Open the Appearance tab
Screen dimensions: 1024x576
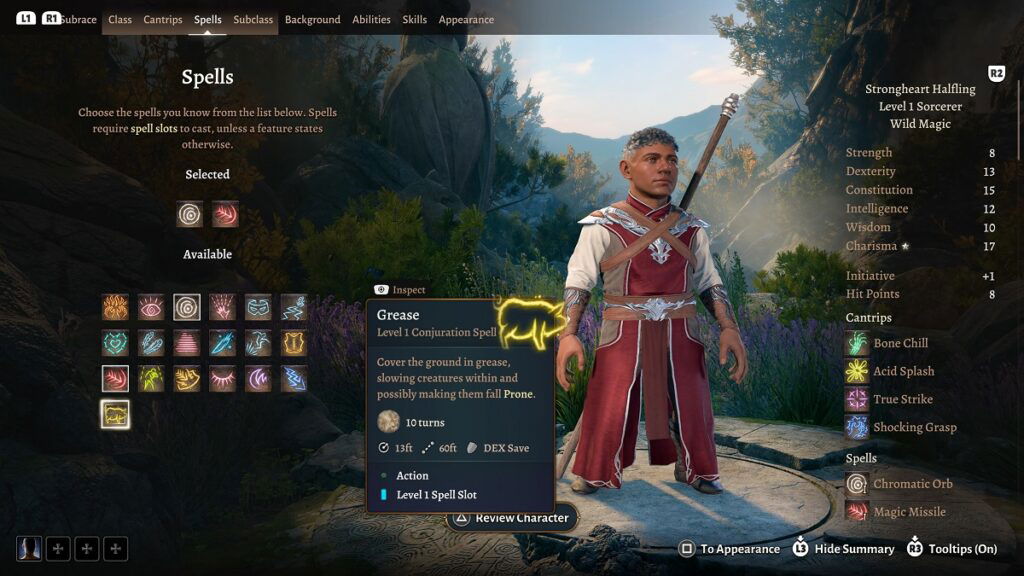click(466, 20)
